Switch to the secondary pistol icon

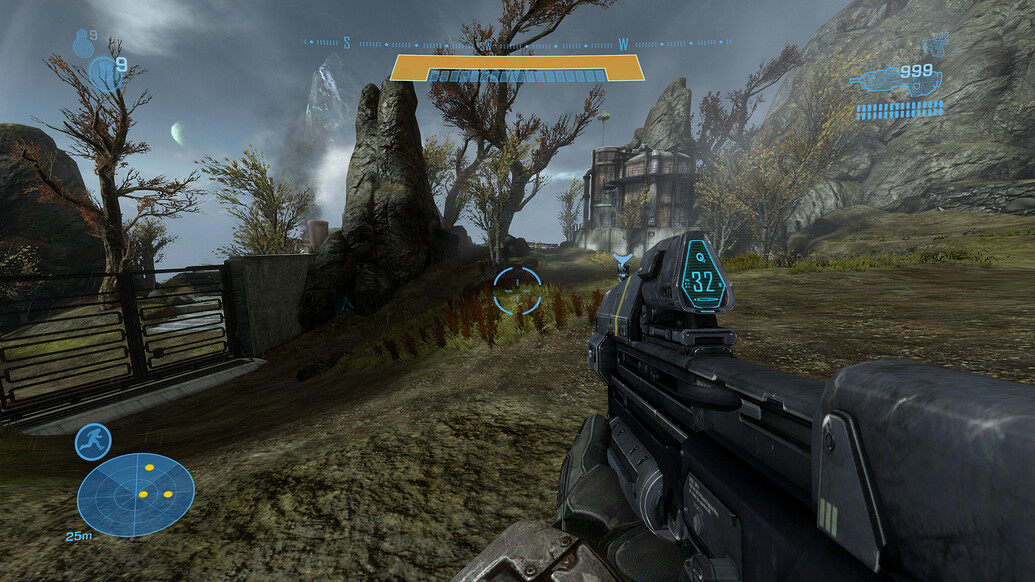pos(936,45)
